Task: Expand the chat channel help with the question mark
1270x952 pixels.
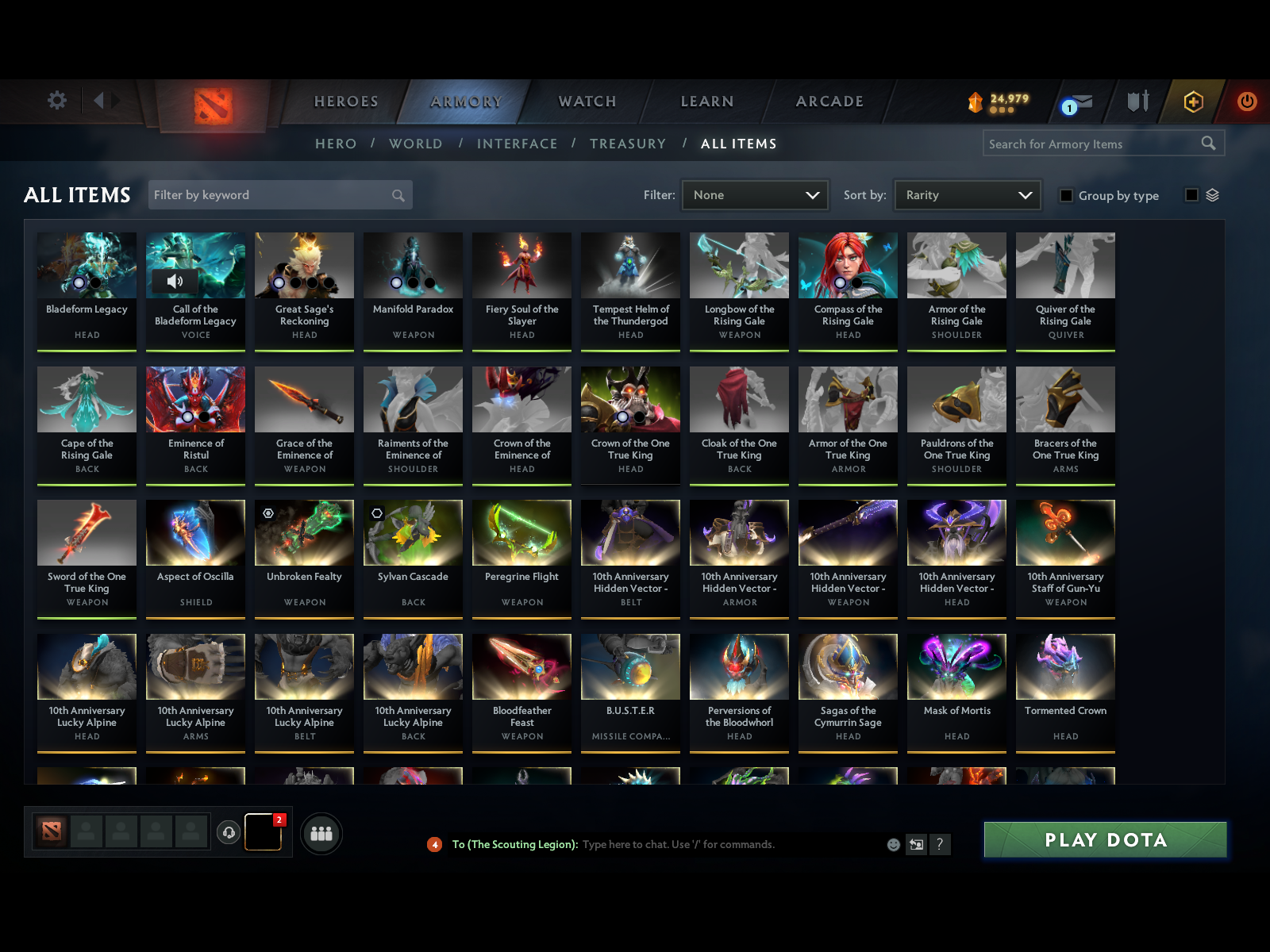Action: [x=941, y=844]
